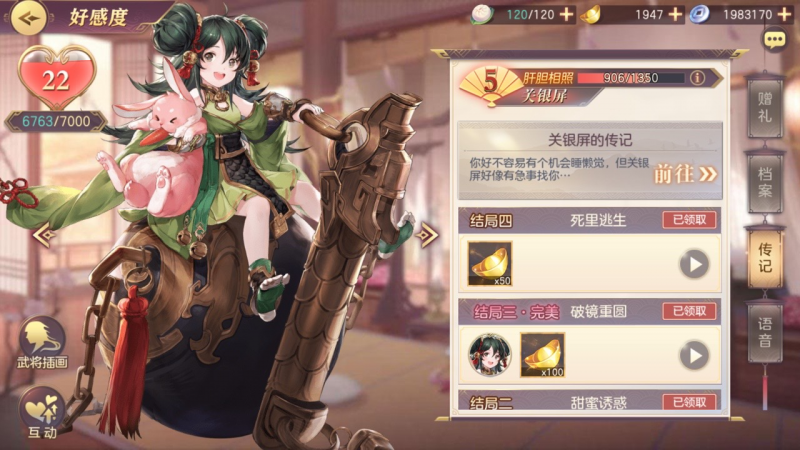Open the 互动 interaction button

(42, 412)
